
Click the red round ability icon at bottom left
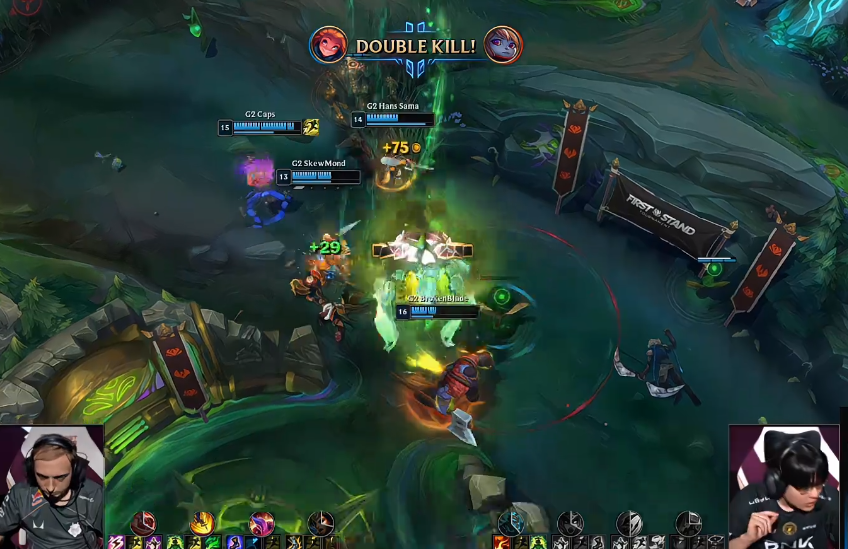click(x=145, y=522)
